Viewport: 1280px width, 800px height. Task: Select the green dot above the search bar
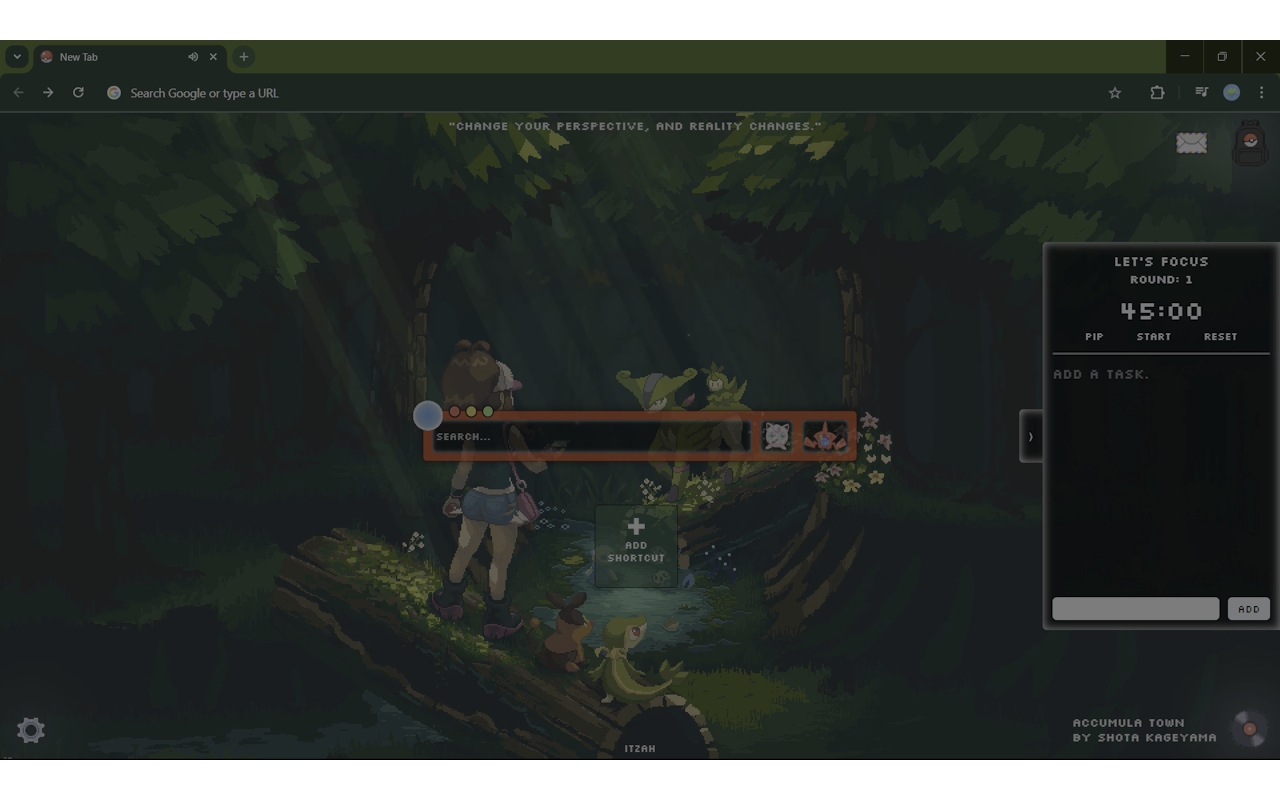[x=487, y=410]
